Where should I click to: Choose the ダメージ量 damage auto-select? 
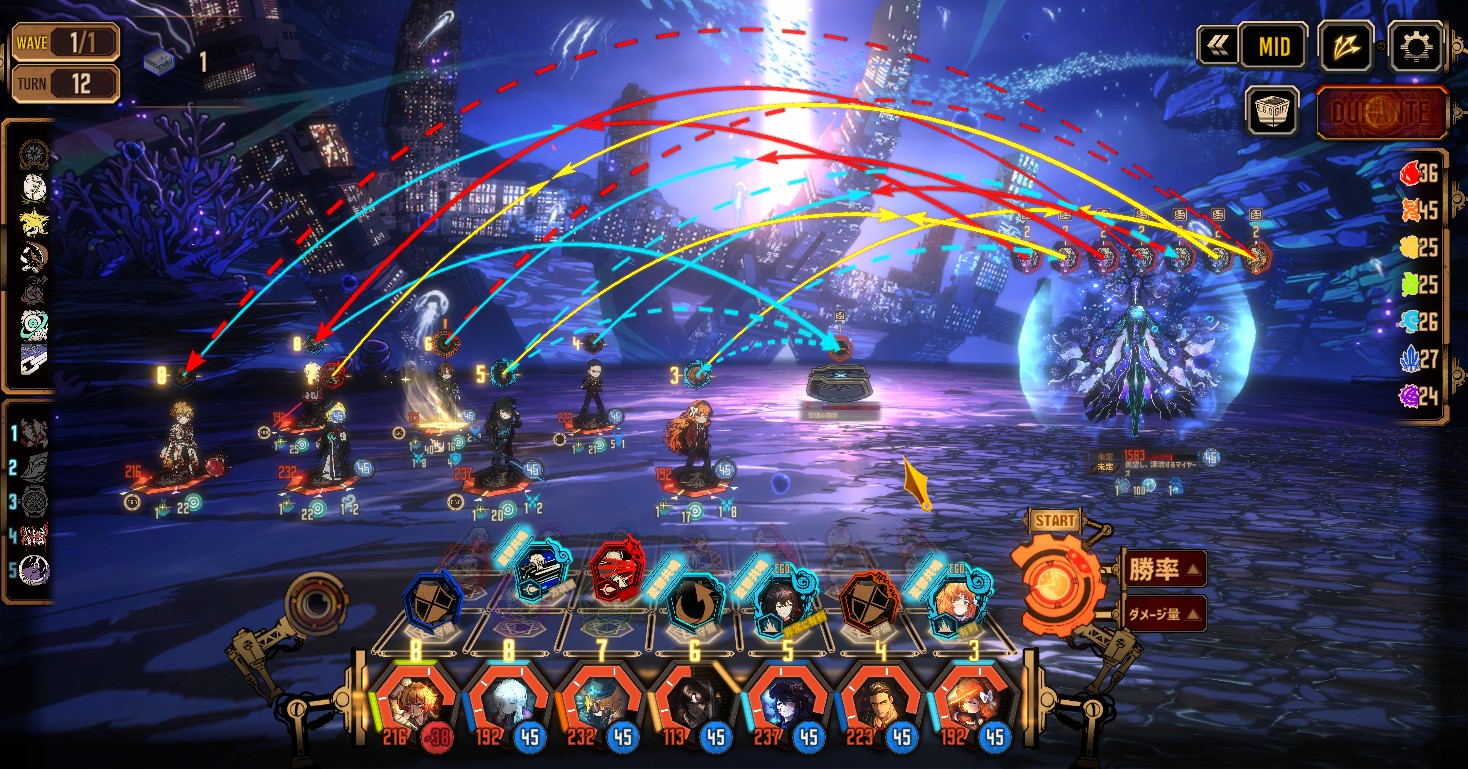[x=1164, y=613]
